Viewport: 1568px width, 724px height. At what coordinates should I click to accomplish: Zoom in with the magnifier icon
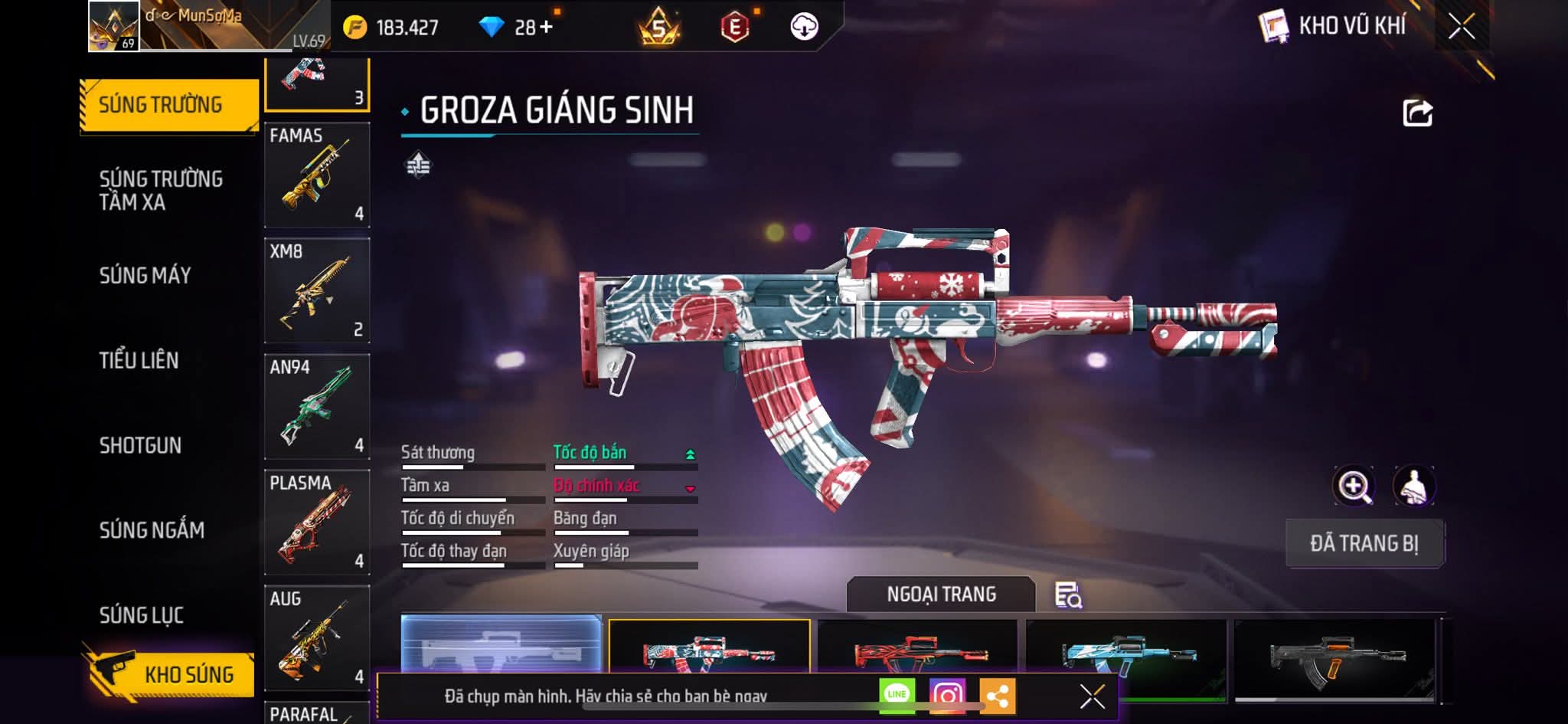click(1354, 486)
